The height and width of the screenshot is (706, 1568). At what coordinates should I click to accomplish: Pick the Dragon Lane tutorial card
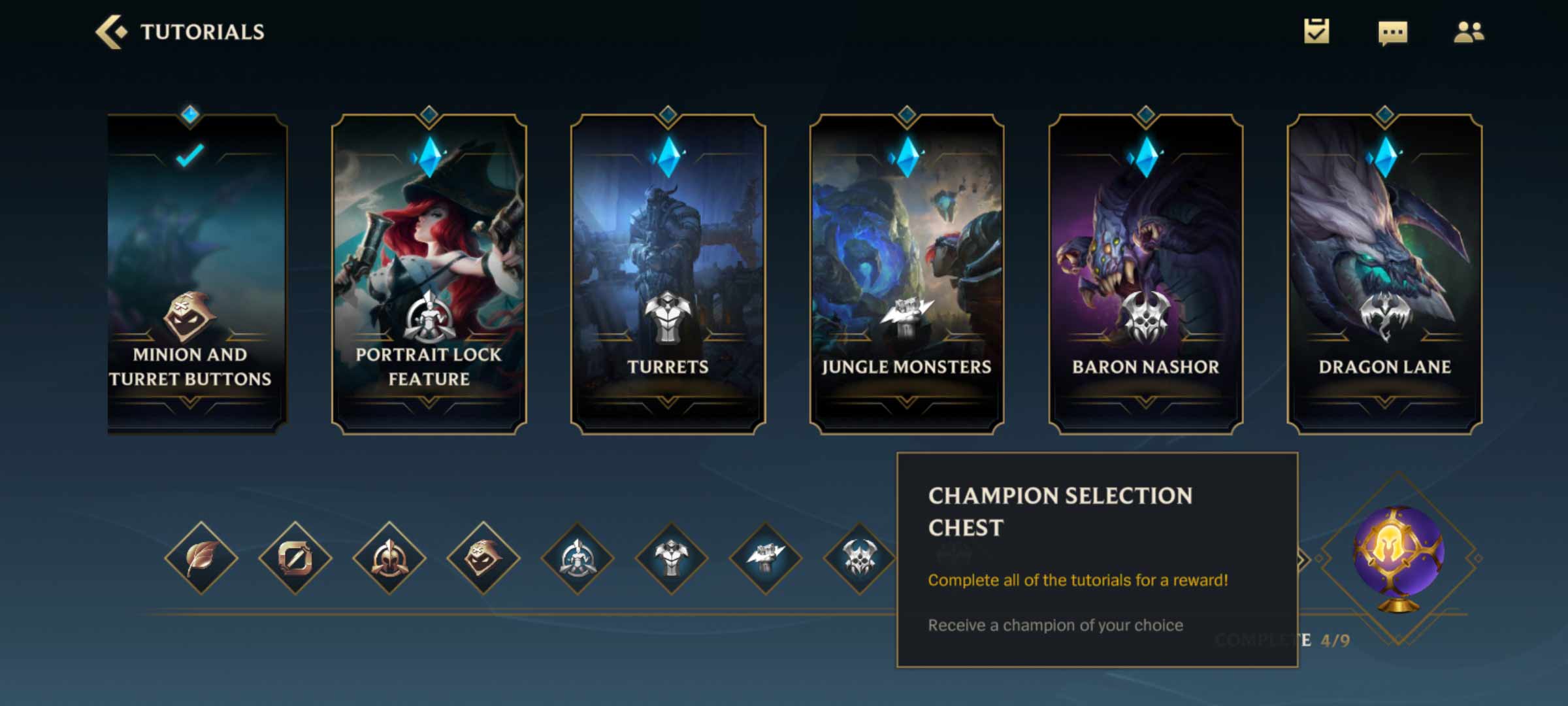(1384, 275)
